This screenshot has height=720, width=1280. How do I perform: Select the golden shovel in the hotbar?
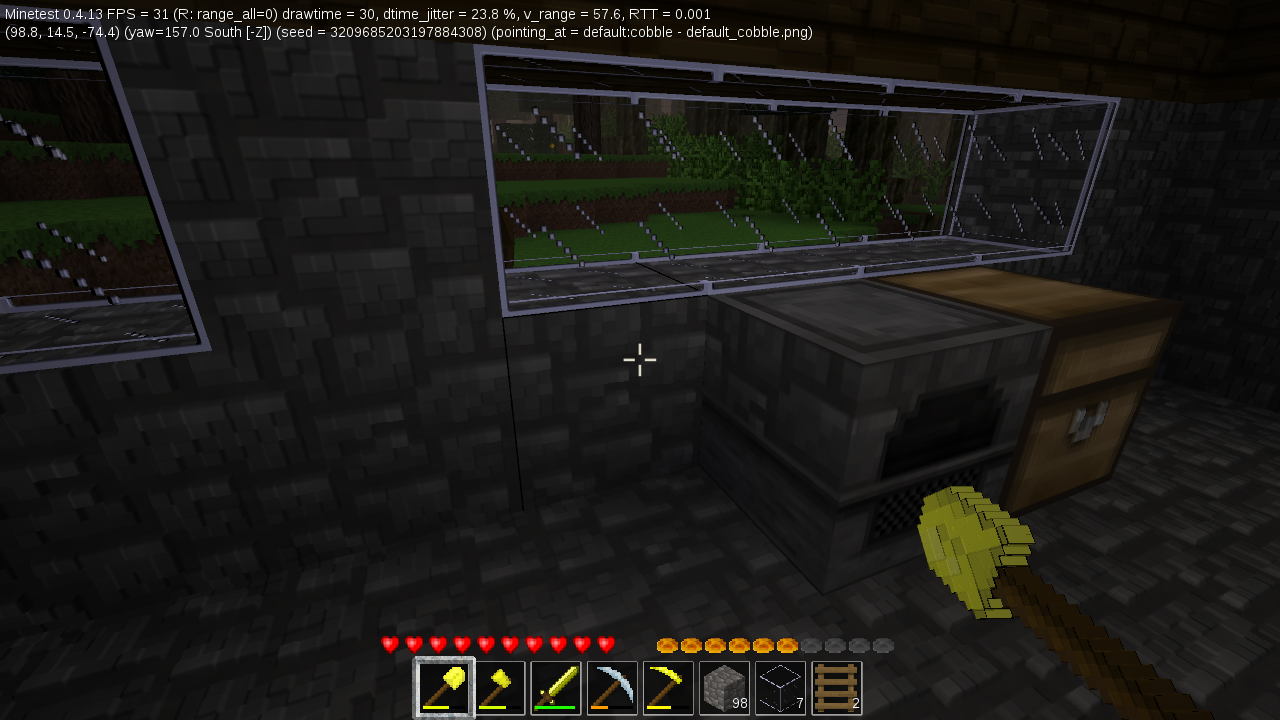tap(443, 686)
